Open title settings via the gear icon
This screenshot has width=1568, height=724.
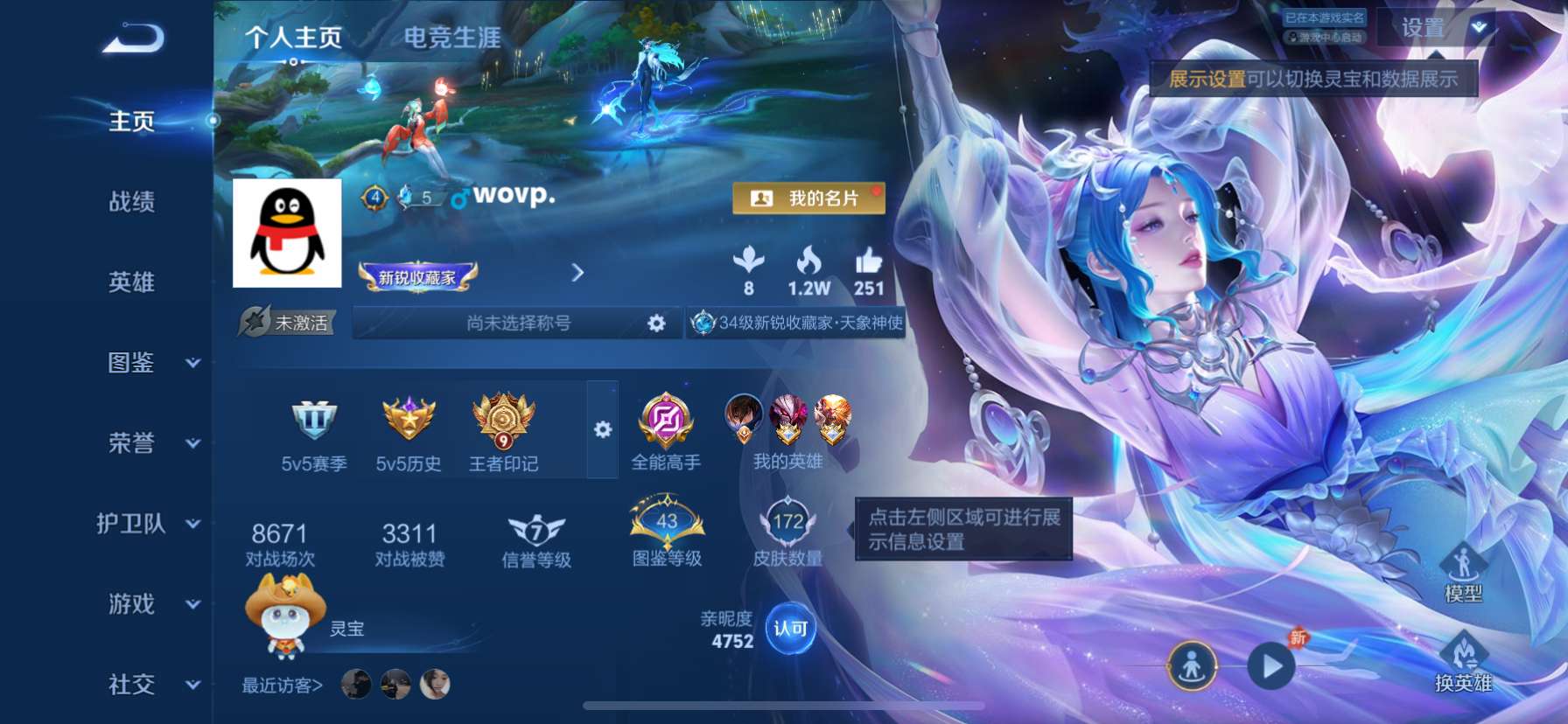tap(654, 323)
